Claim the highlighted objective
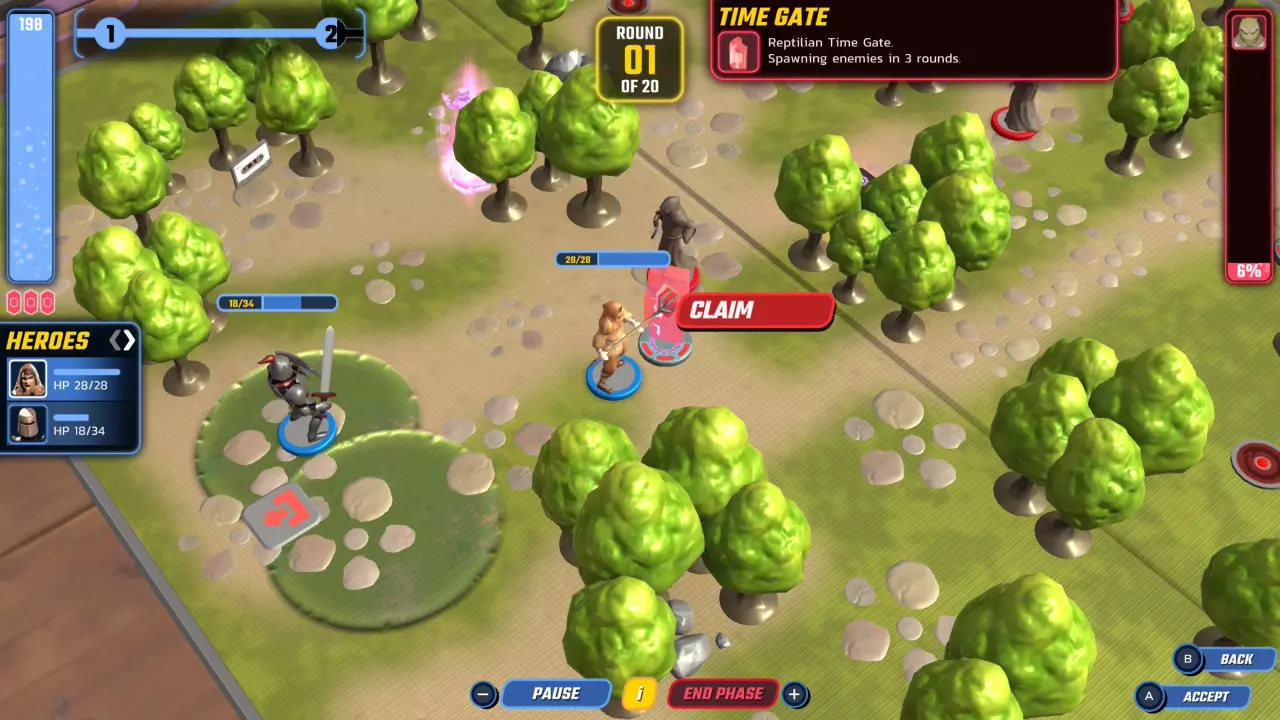Image resolution: width=1280 pixels, height=720 pixels. pyautogui.click(x=754, y=310)
